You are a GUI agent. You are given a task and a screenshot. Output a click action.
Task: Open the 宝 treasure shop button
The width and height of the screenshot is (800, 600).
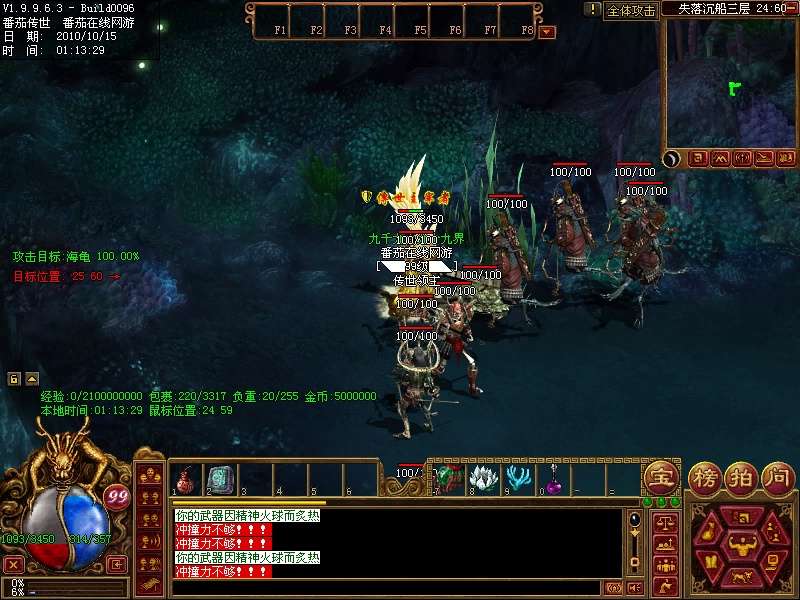pyautogui.click(x=661, y=476)
